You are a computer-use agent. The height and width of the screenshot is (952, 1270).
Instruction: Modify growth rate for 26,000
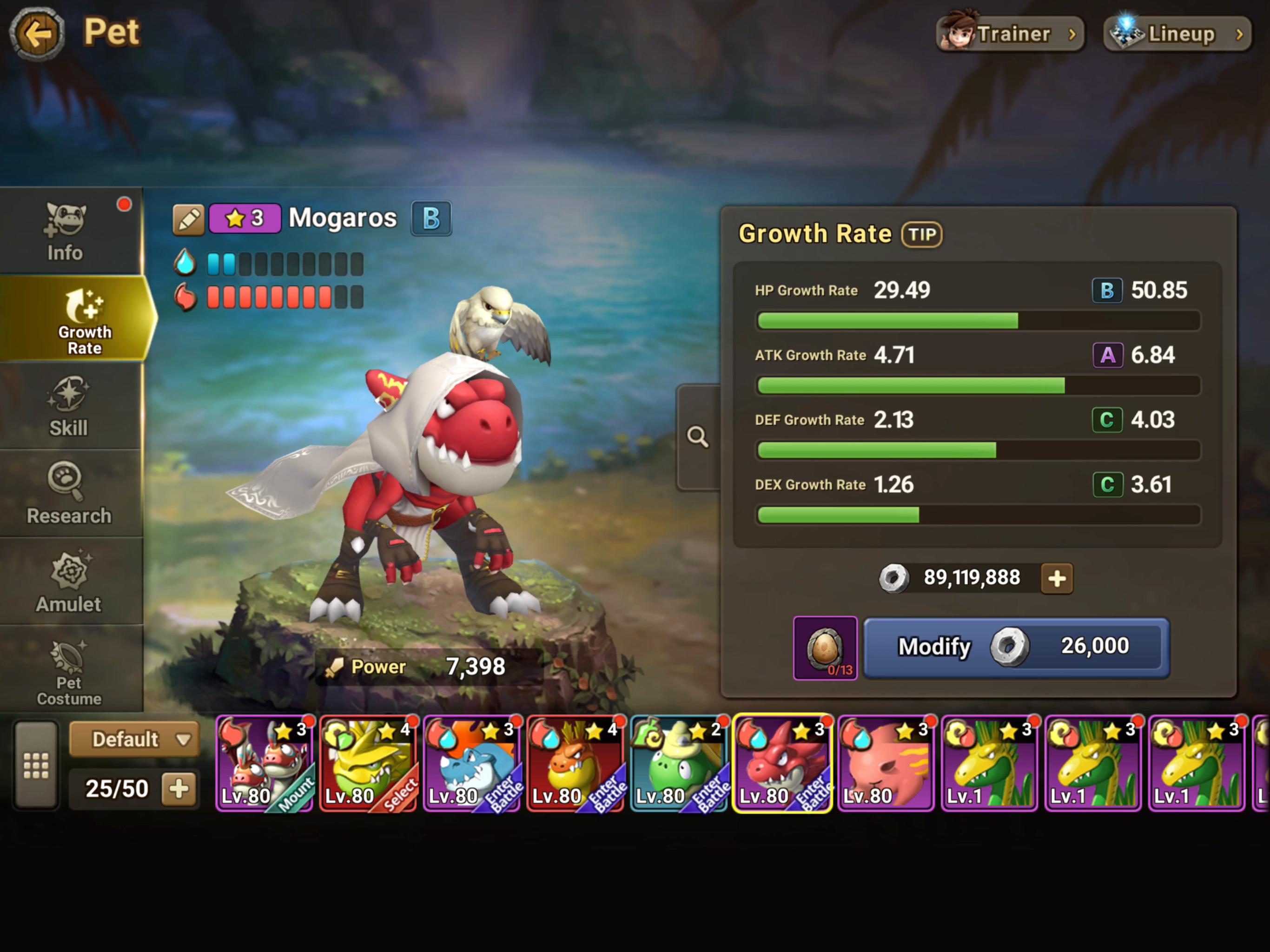[1016, 647]
